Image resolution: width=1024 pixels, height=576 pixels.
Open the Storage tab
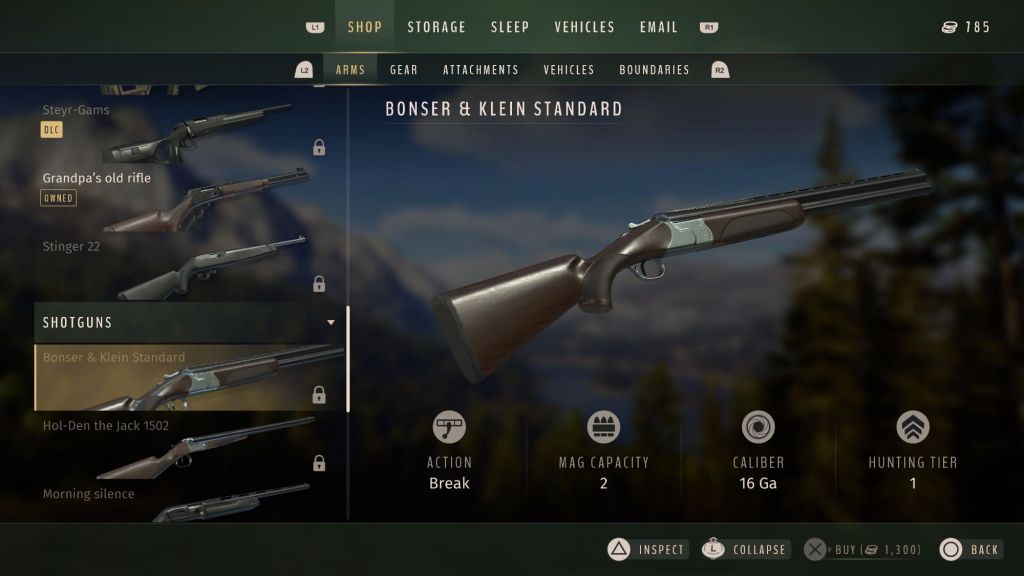[x=436, y=27]
